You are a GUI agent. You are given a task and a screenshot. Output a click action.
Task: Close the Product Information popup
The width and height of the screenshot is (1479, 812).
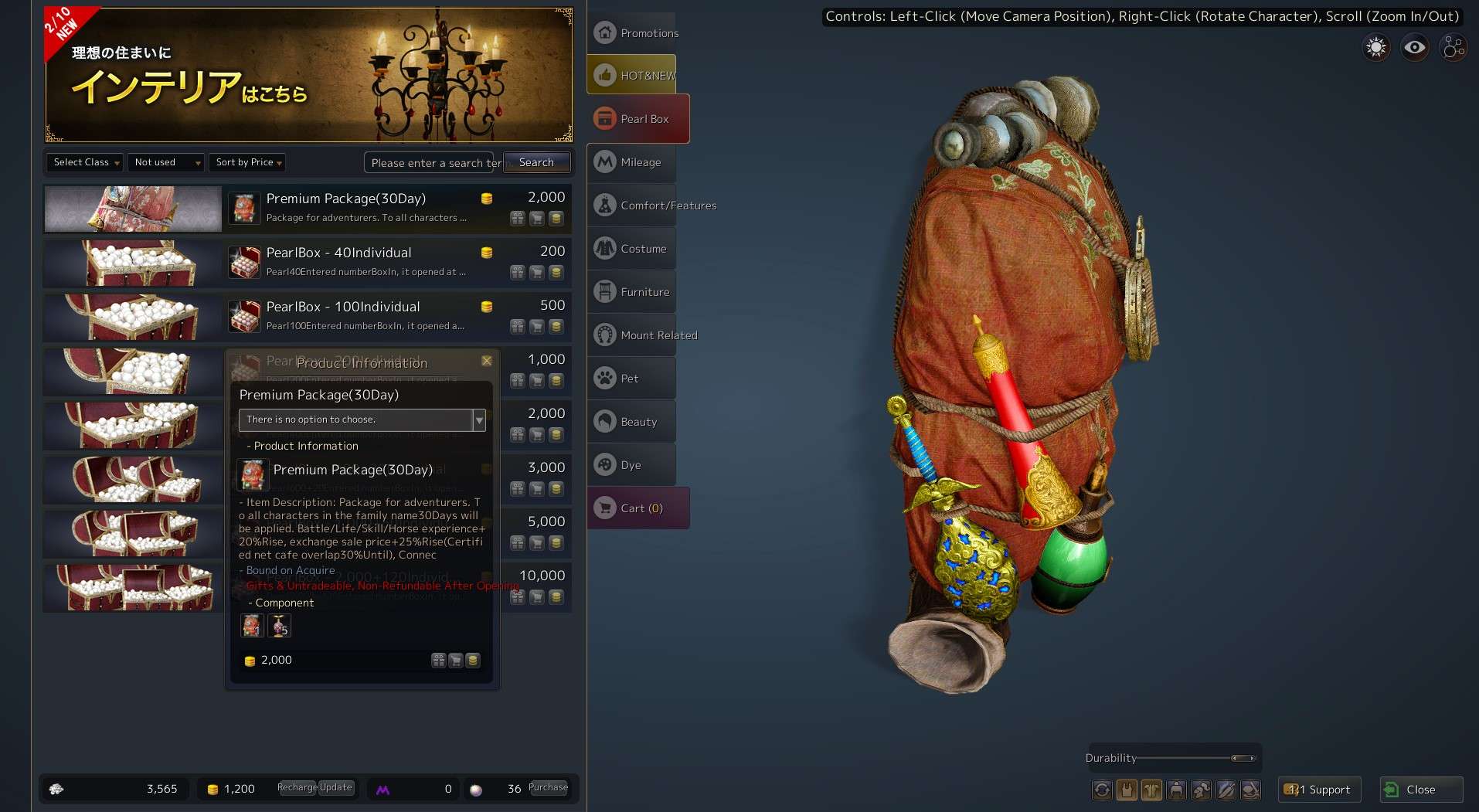(x=487, y=361)
